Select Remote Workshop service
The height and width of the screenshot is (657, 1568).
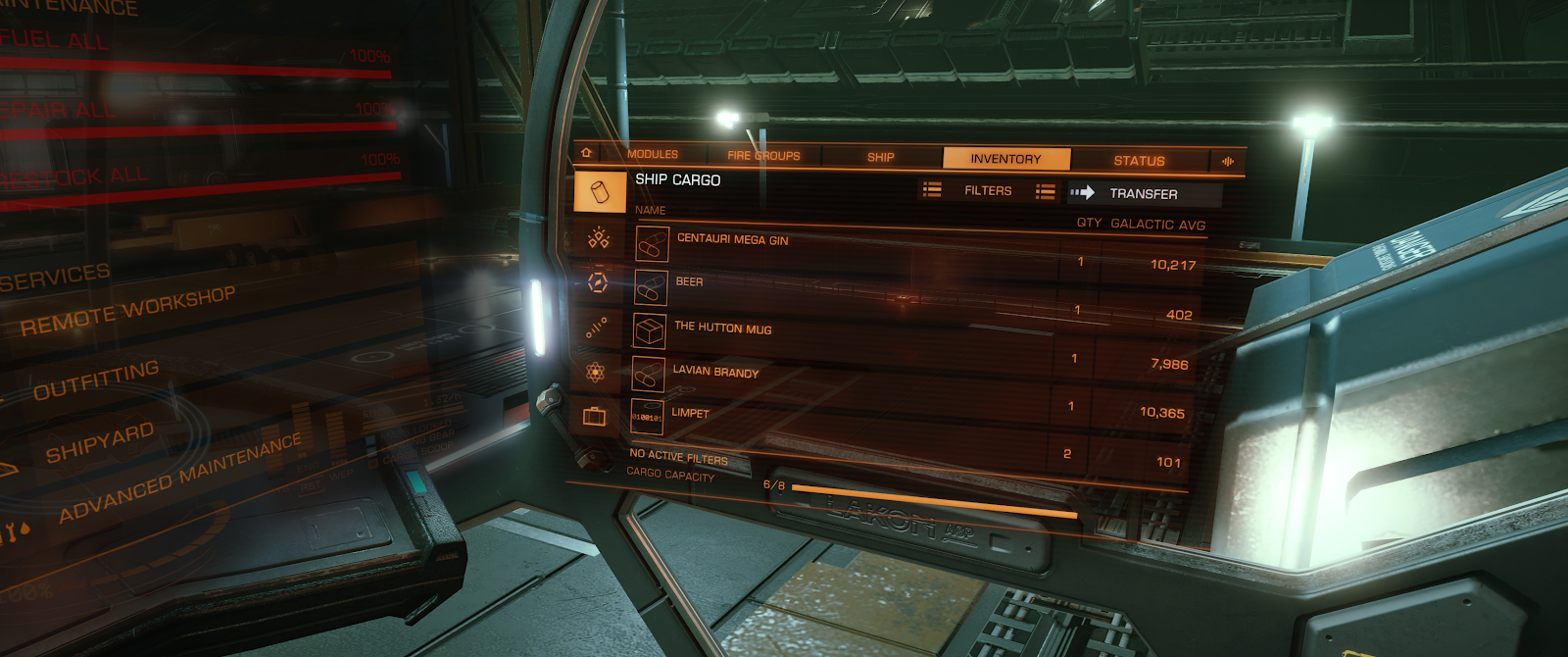pyautogui.click(x=127, y=312)
